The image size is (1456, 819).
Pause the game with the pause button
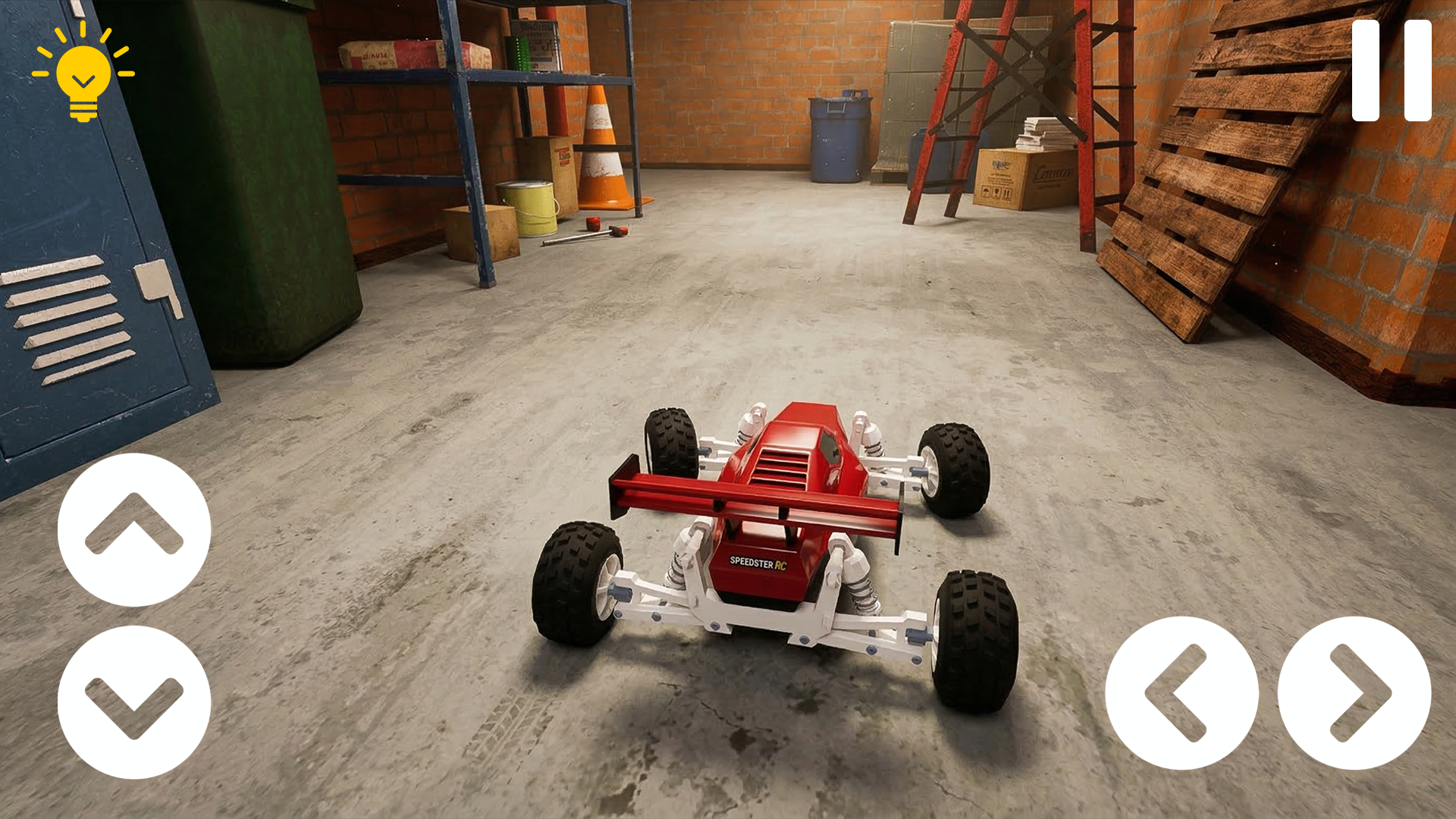pos(1391,71)
